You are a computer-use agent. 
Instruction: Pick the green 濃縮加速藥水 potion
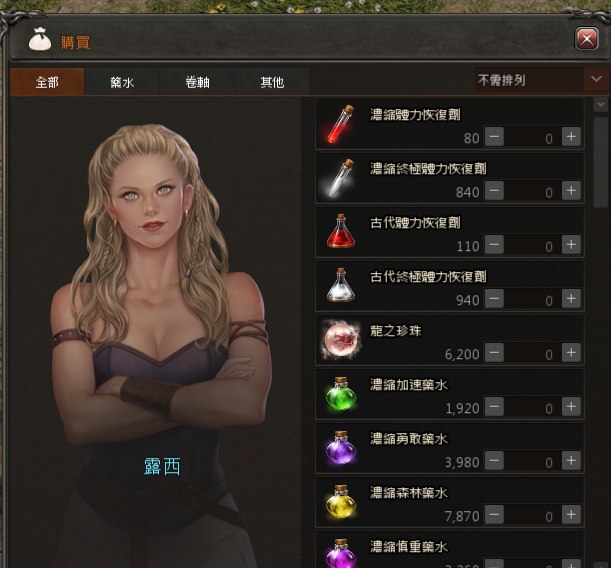[337, 393]
